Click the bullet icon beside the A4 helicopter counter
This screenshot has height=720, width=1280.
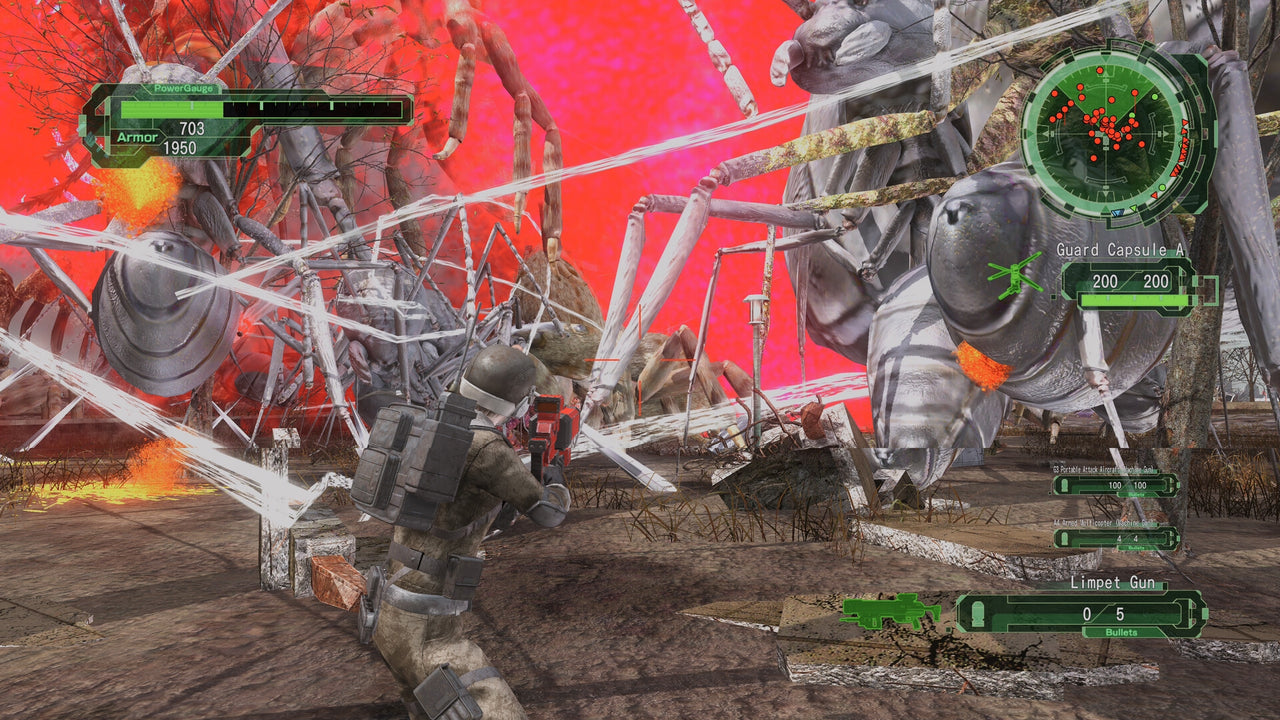tap(1062, 537)
